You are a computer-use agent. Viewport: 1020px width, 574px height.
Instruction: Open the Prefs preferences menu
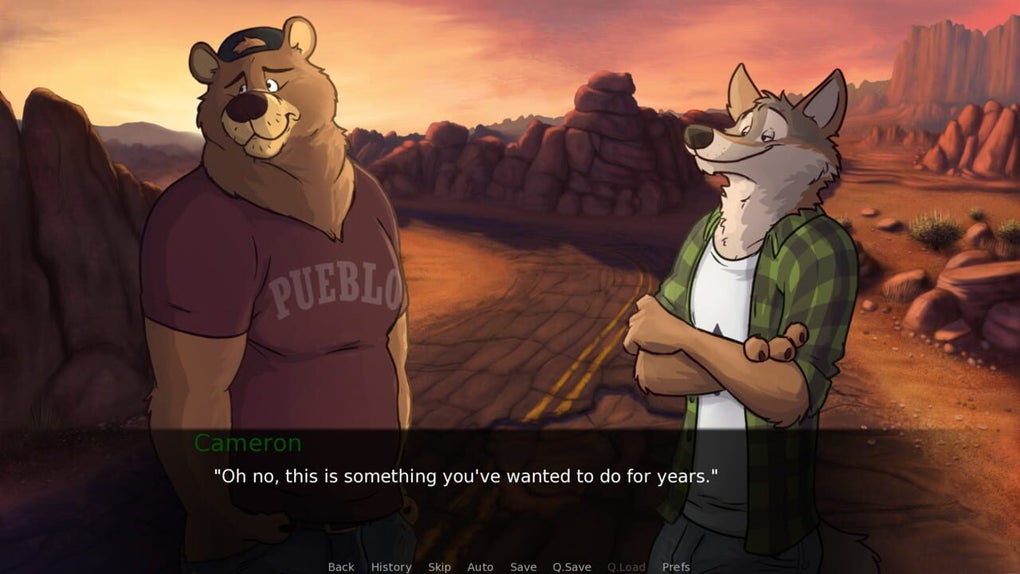tap(676, 567)
